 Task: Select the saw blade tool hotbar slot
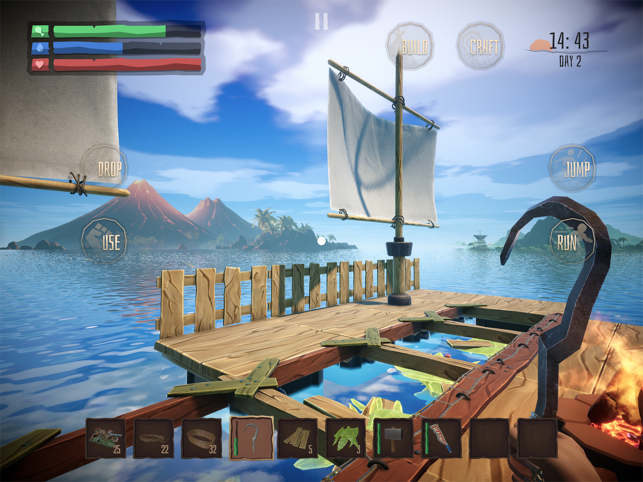(441, 437)
